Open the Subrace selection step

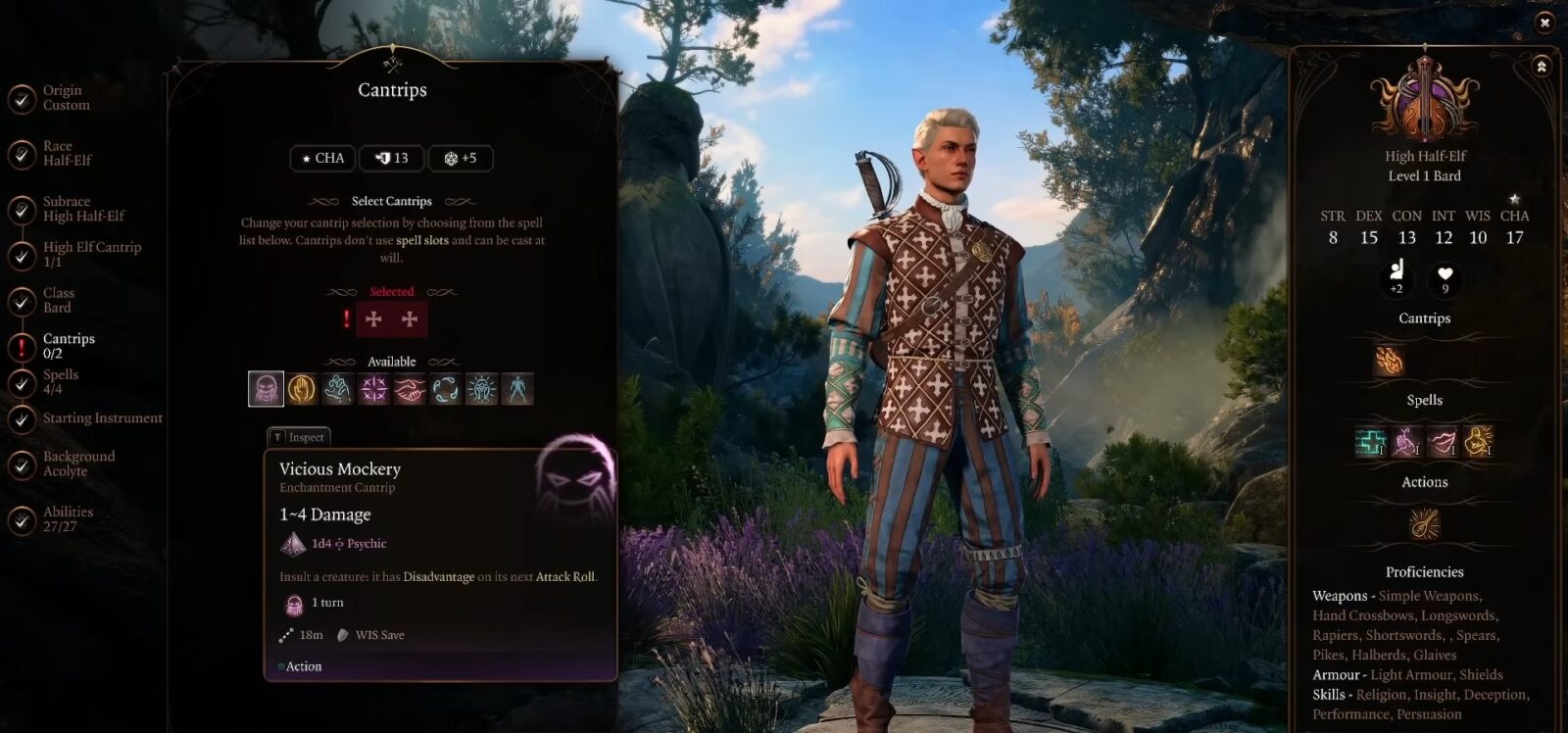[82, 209]
